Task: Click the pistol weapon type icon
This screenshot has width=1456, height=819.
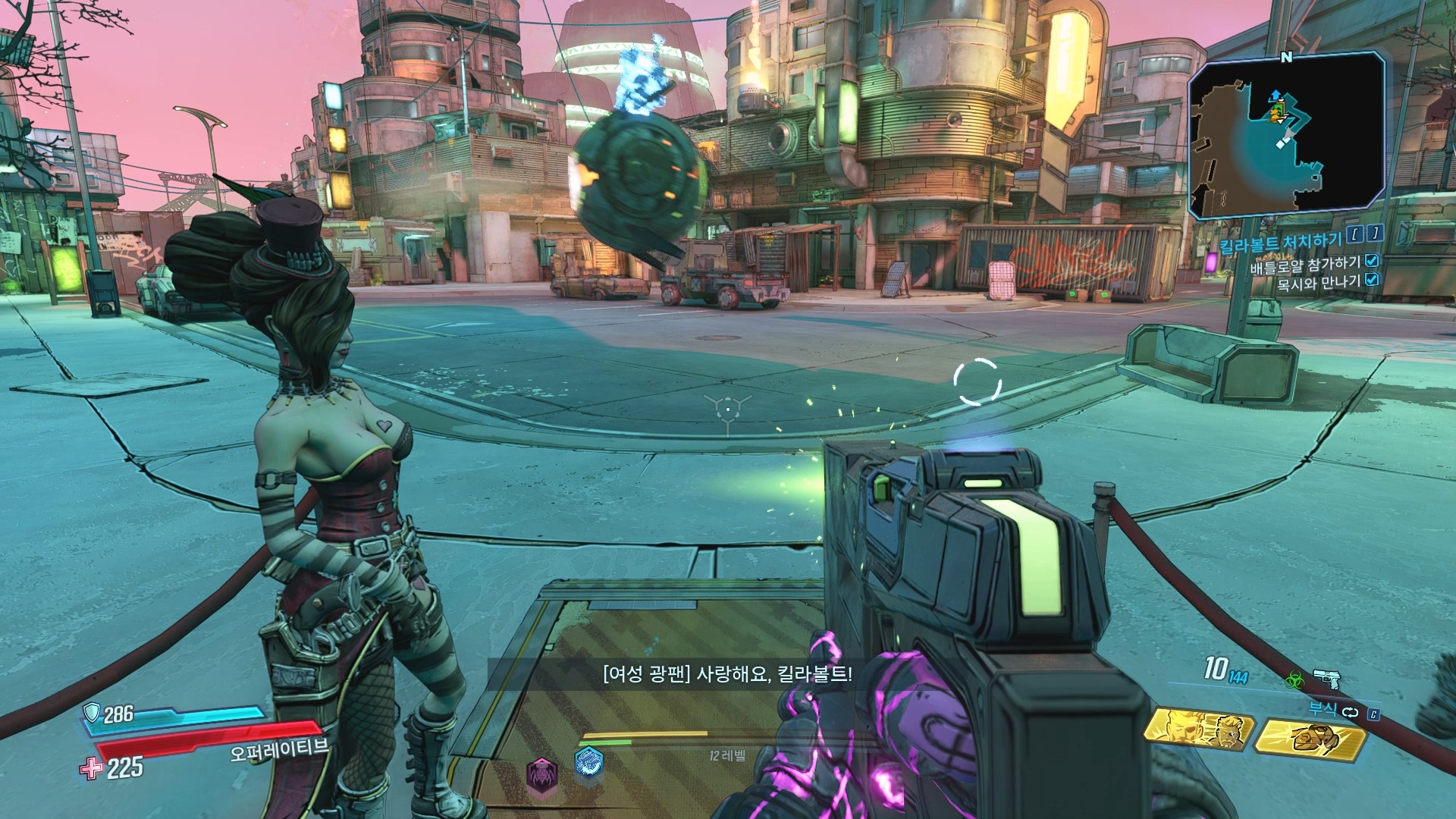Action: pyautogui.click(x=1326, y=677)
